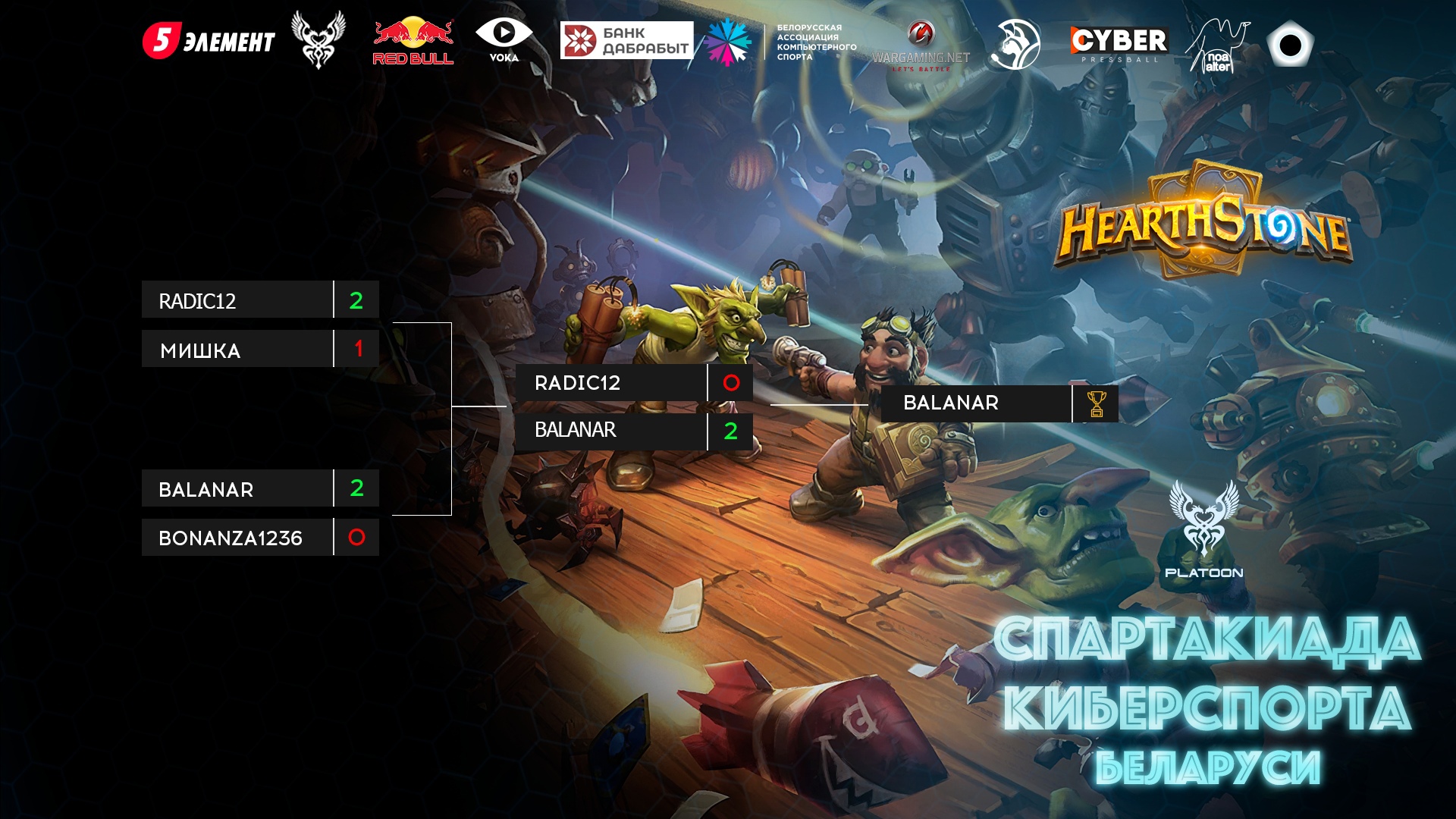Image resolution: width=1456 pixels, height=819 pixels.
Task: Click the 5 Элемент sponsor logo
Action: (x=209, y=41)
